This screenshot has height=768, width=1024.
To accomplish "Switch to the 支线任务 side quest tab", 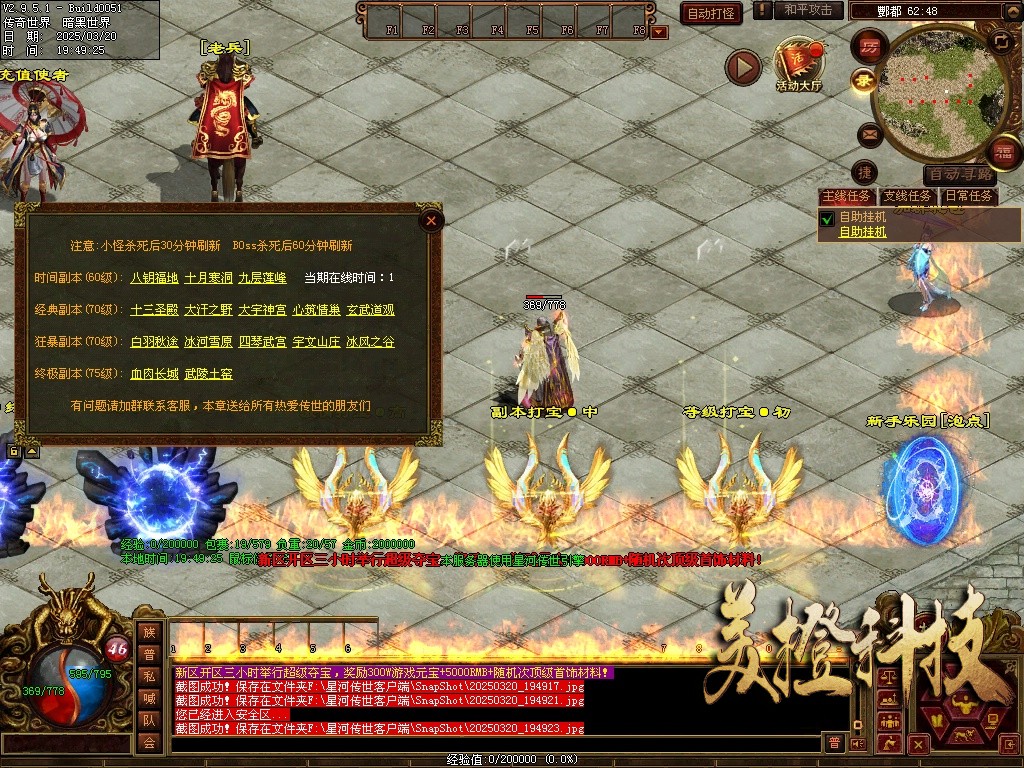I will tap(908, 197).
